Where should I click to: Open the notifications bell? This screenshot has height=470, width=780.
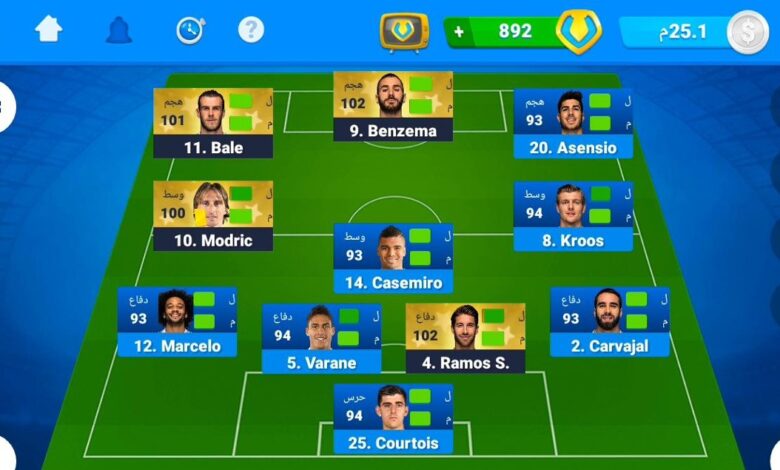click(119, 30)
